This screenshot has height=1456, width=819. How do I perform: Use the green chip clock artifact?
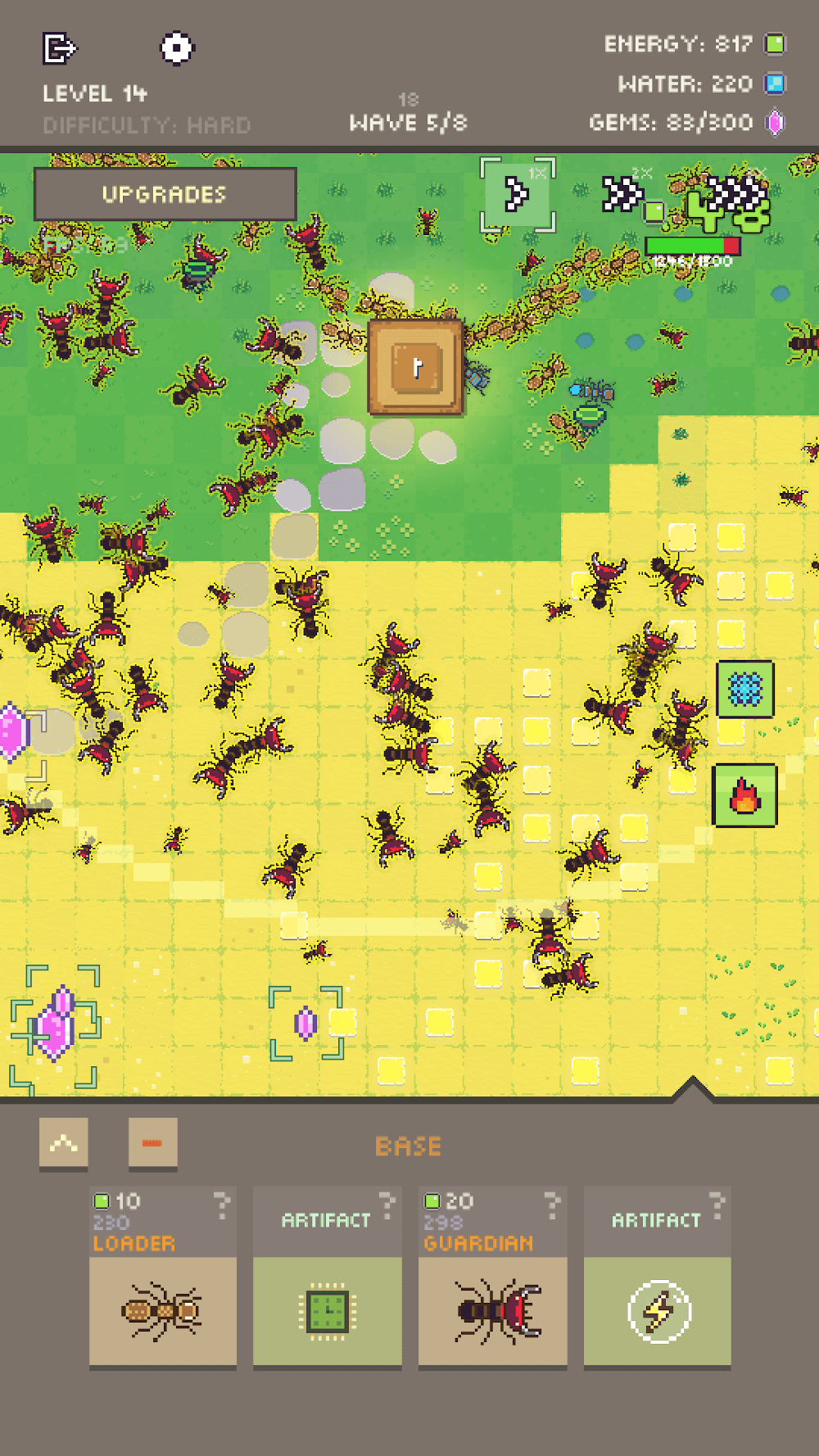tap(327, 1309)
